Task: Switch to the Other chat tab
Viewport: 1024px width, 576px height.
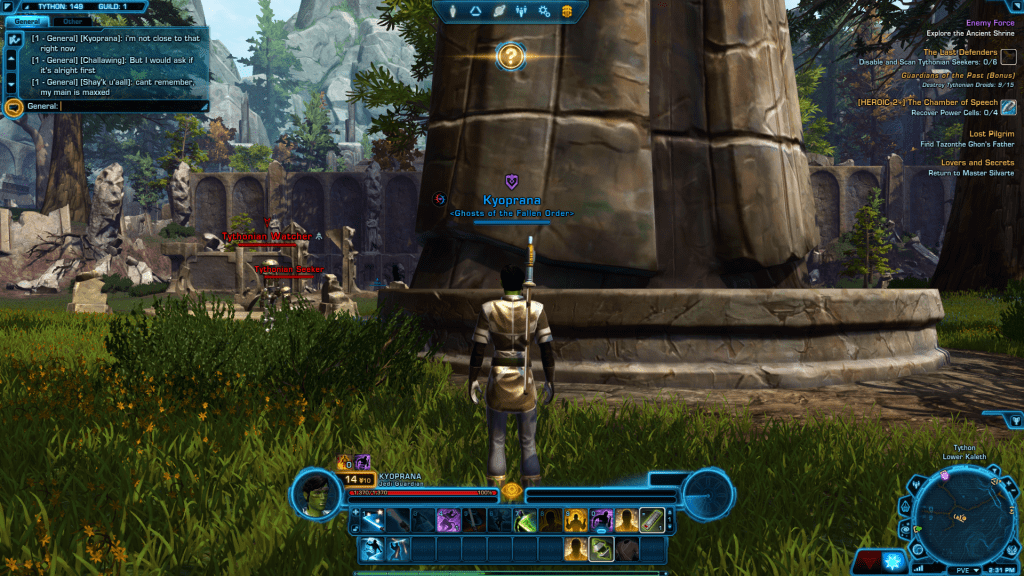Action: [x=72, y=20]
